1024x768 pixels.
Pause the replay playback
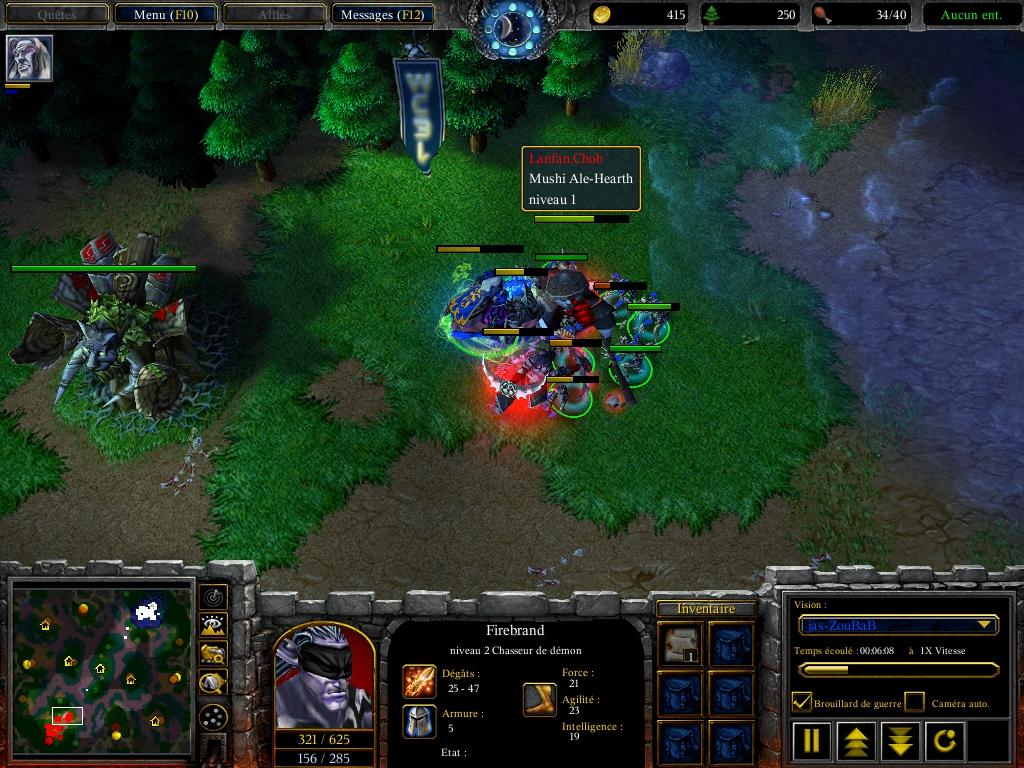pyautogui.click(x=812, y=741)
